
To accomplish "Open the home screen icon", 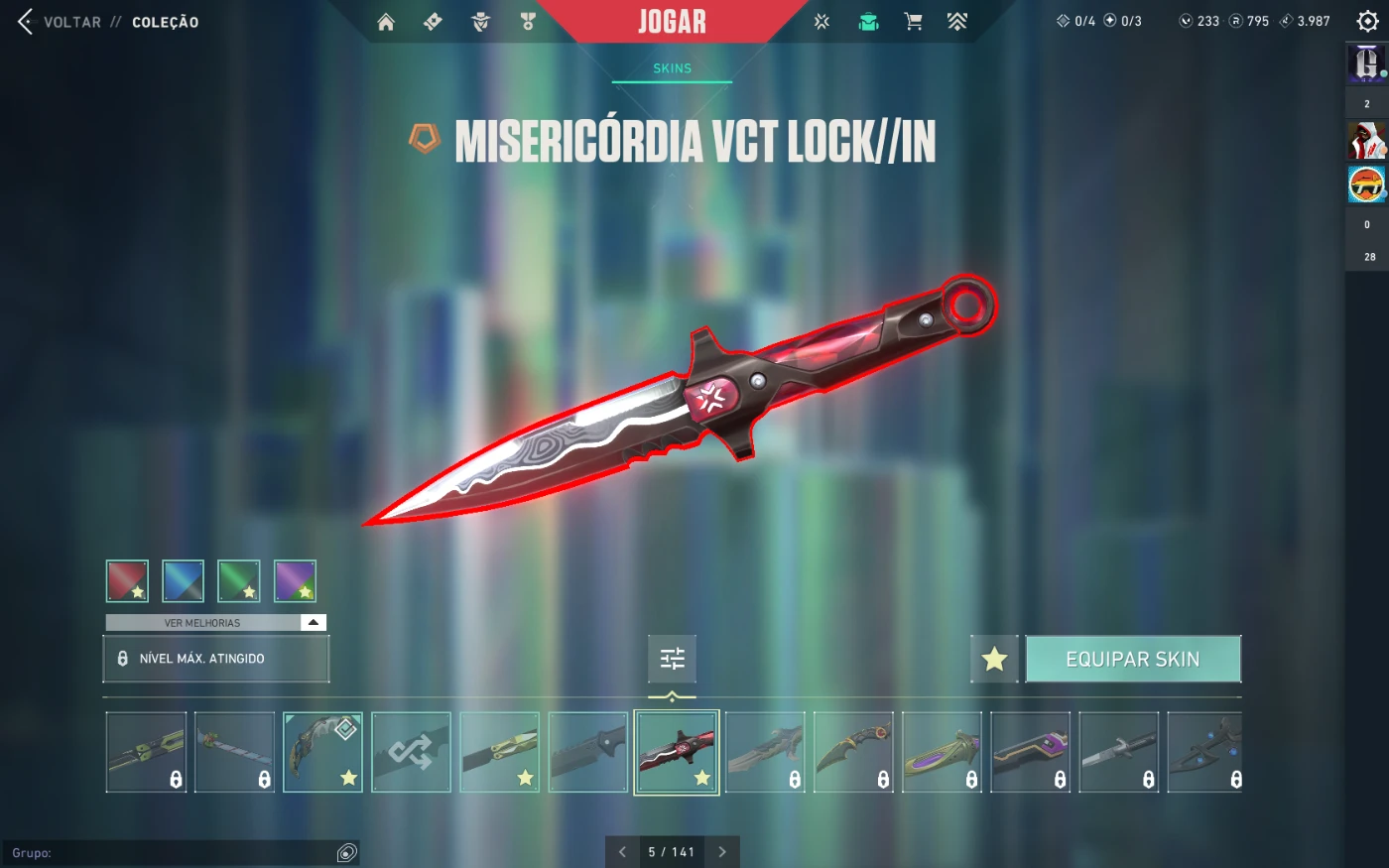I will [x=386, y=22].
